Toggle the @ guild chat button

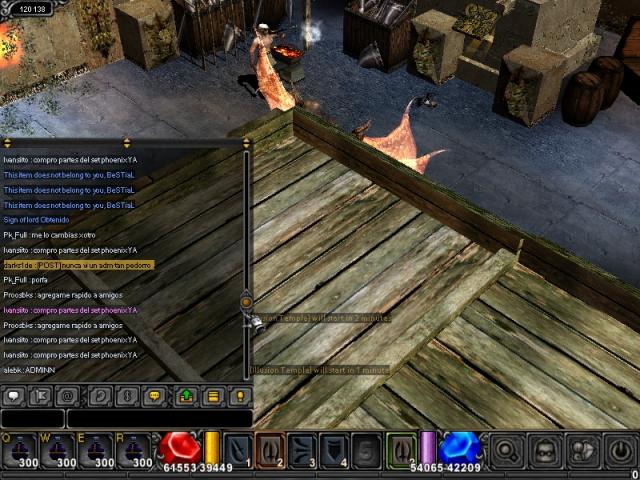pyautogui.click(x=69, y=396)
